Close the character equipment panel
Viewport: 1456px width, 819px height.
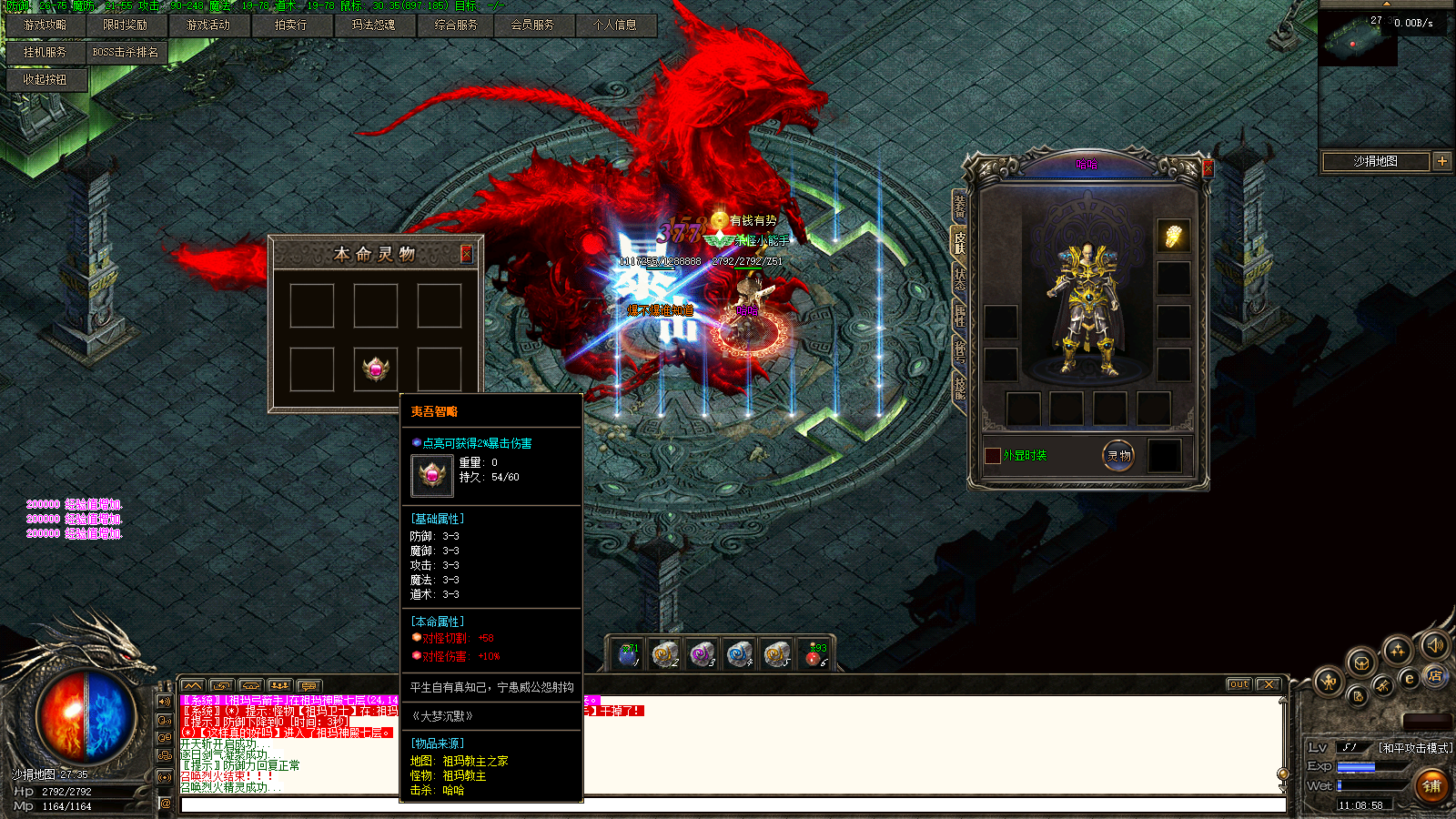point(1208,168)
